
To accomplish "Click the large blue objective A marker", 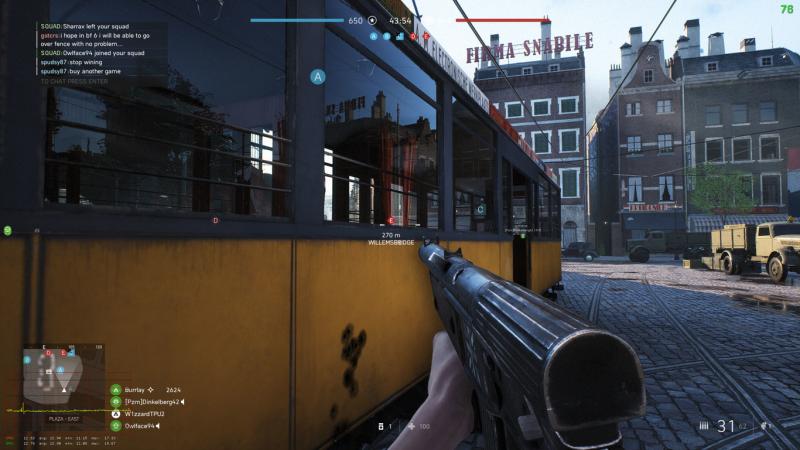I will [x=318, y=77].
